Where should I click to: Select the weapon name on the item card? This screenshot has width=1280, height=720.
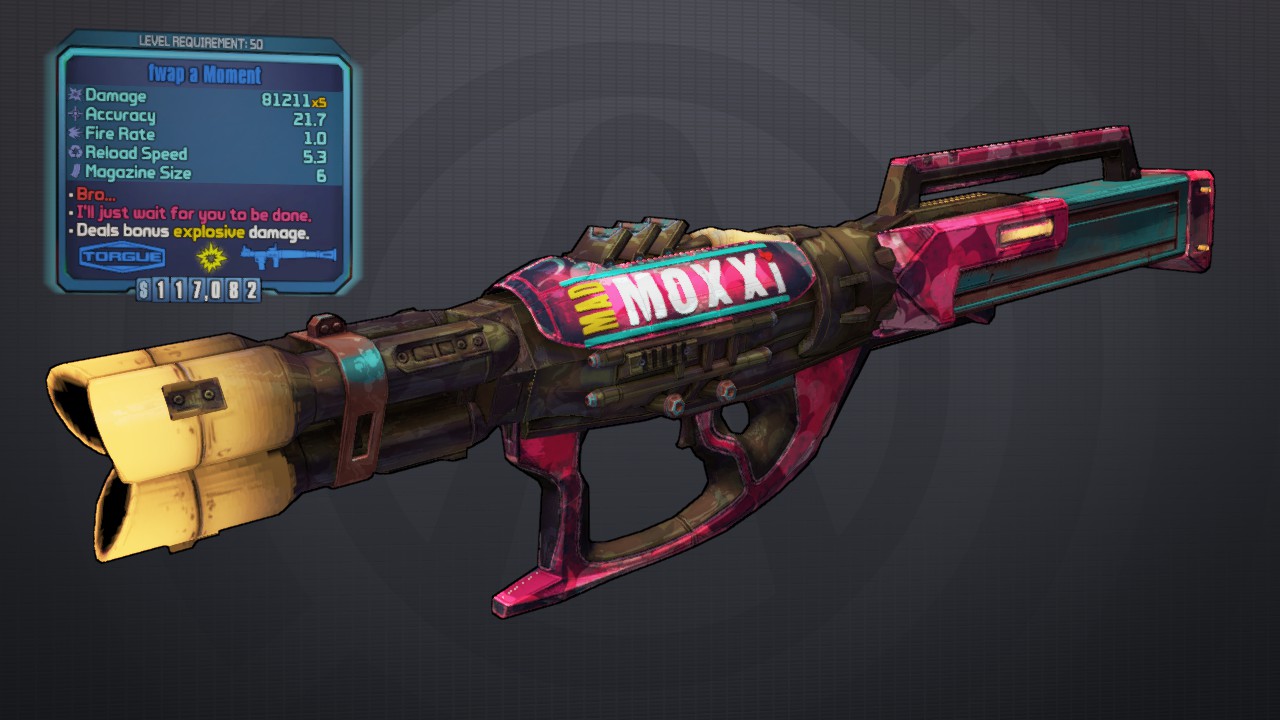click(x=204, y=75)
